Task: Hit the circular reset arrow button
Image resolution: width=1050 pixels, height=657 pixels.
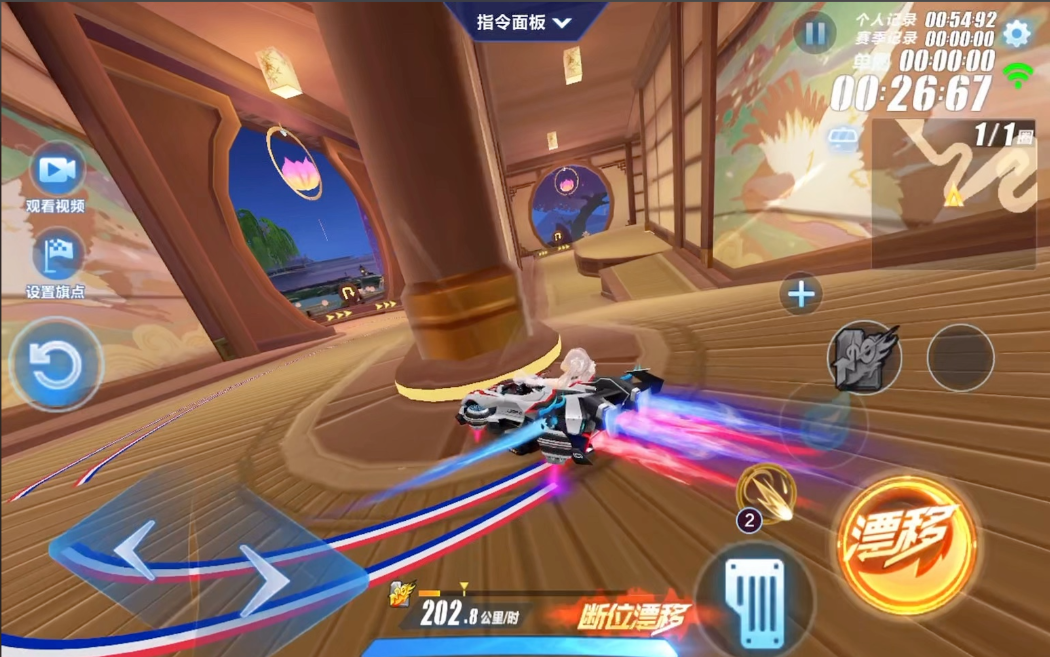Action: click(x=55, y=365)
